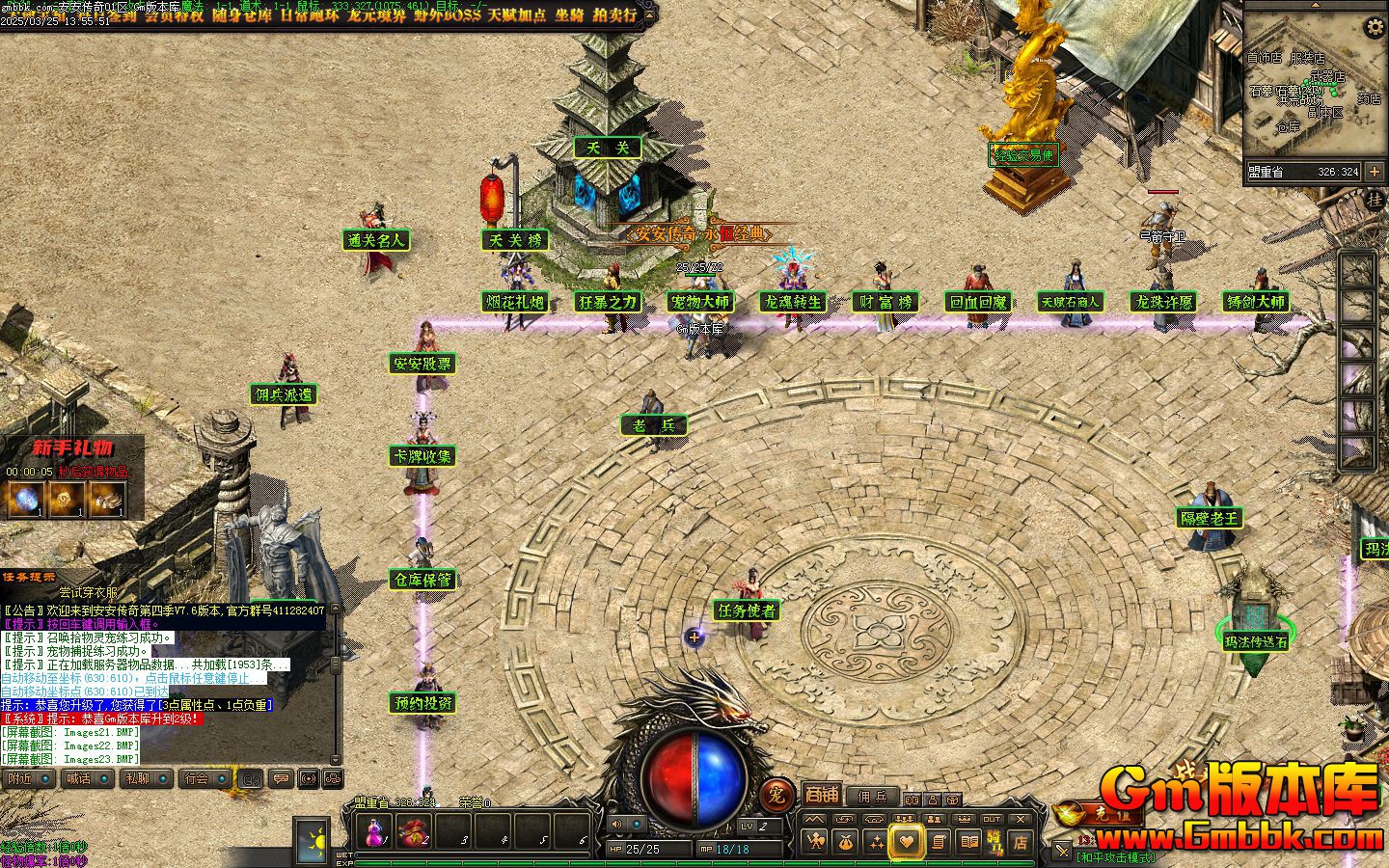
Task: Click the blue orb newbie gift item
Action: tap(23, 500)
